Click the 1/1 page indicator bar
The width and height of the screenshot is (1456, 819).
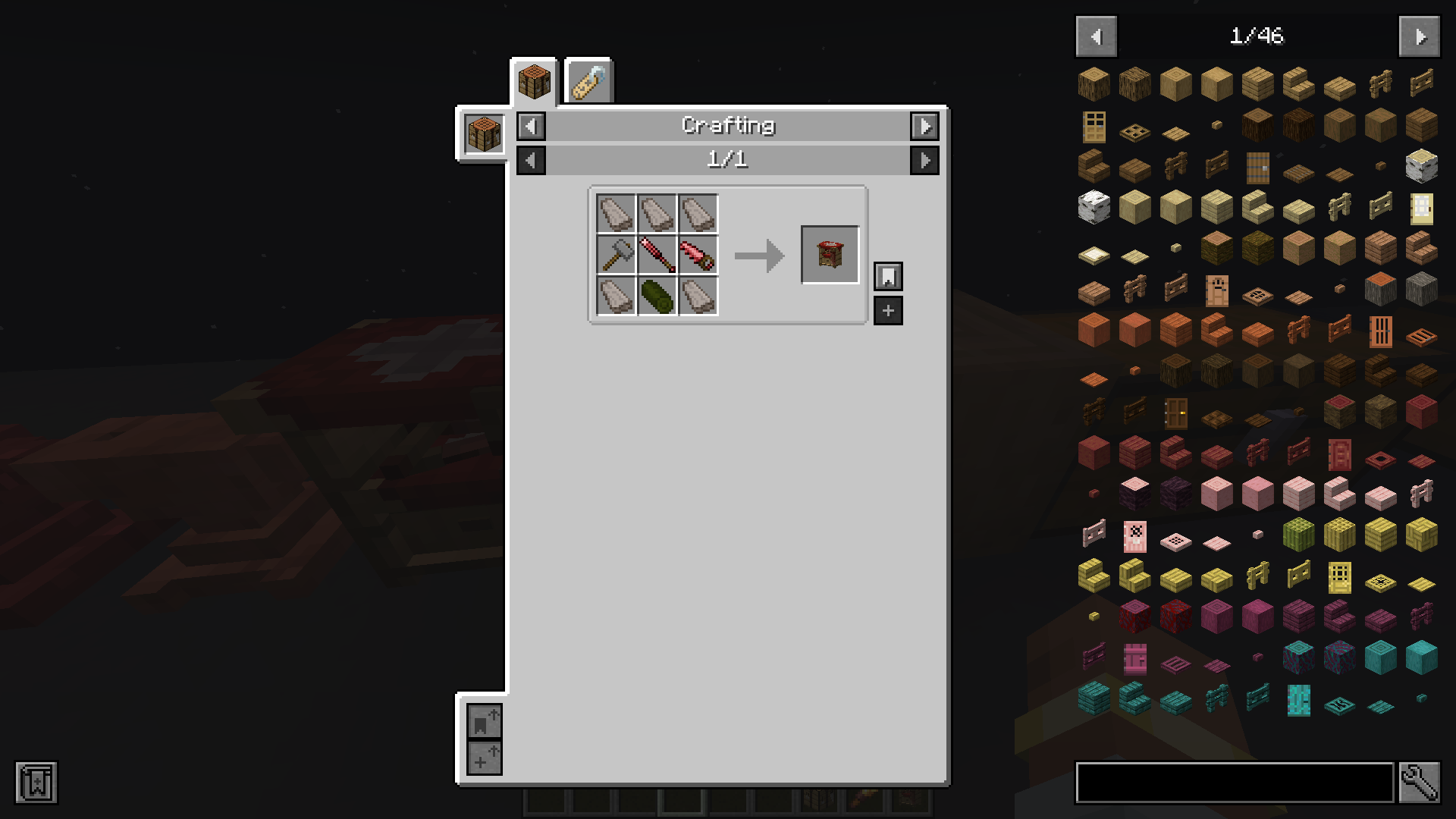[728, 160]
